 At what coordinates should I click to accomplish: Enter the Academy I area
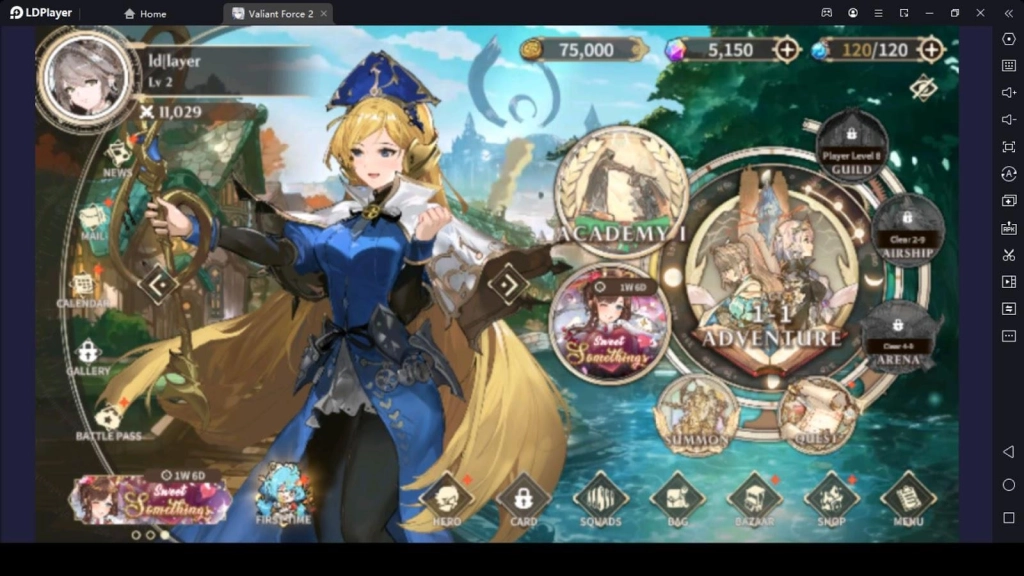(x=621, y=192)
